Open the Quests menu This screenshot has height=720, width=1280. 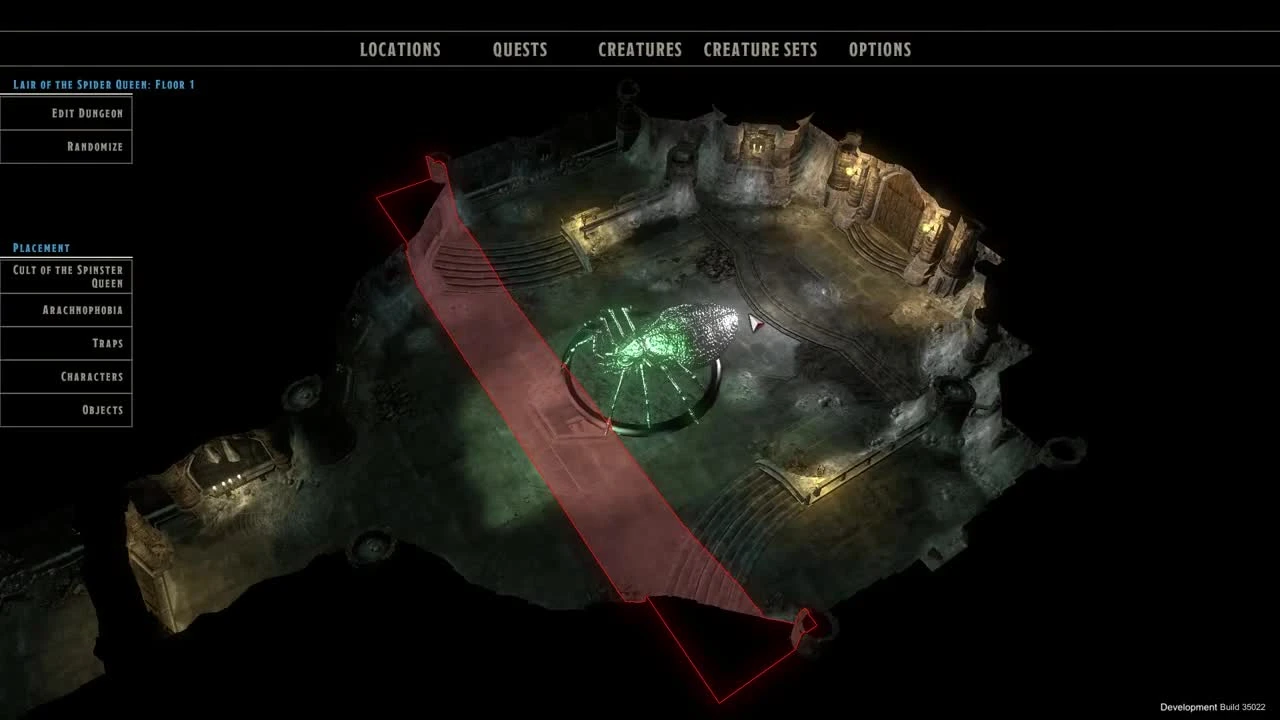[x=520, y=49]
